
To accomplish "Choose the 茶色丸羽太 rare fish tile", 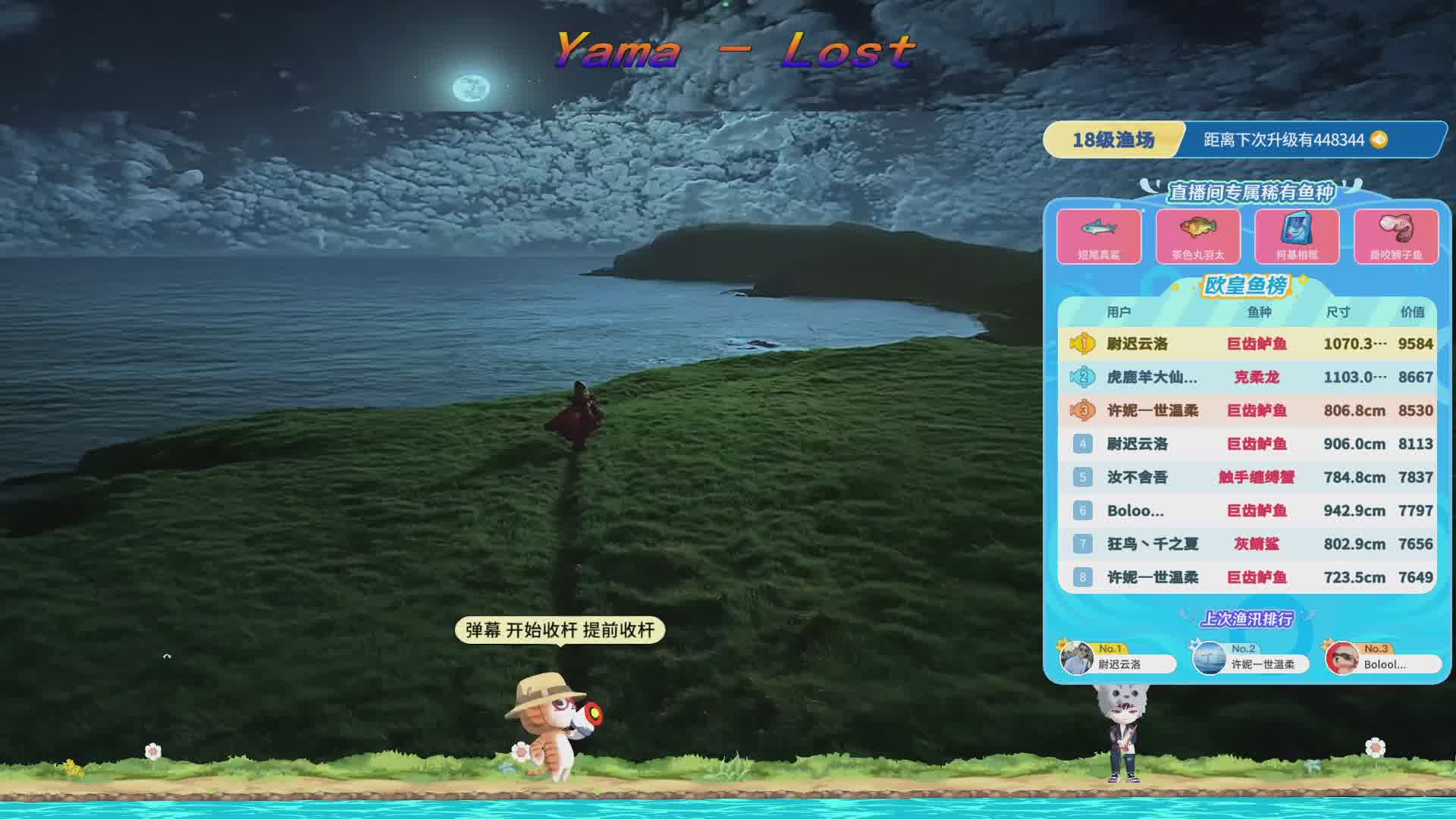I will 1197,236.
